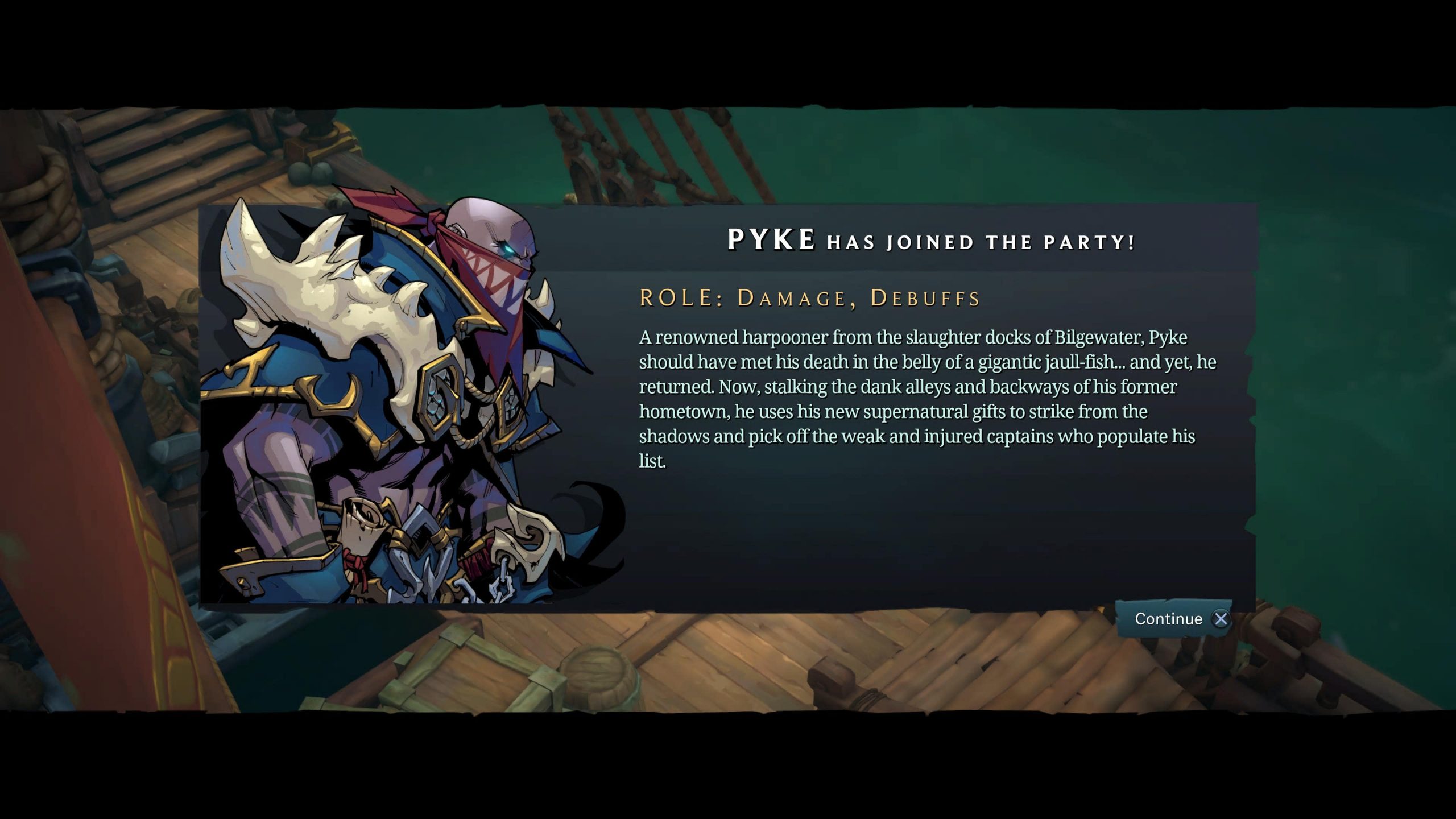The height and width of the screenshot is (819, 1456).
Task: Click the green water visible at top right
Action: tap(1251, 154)
